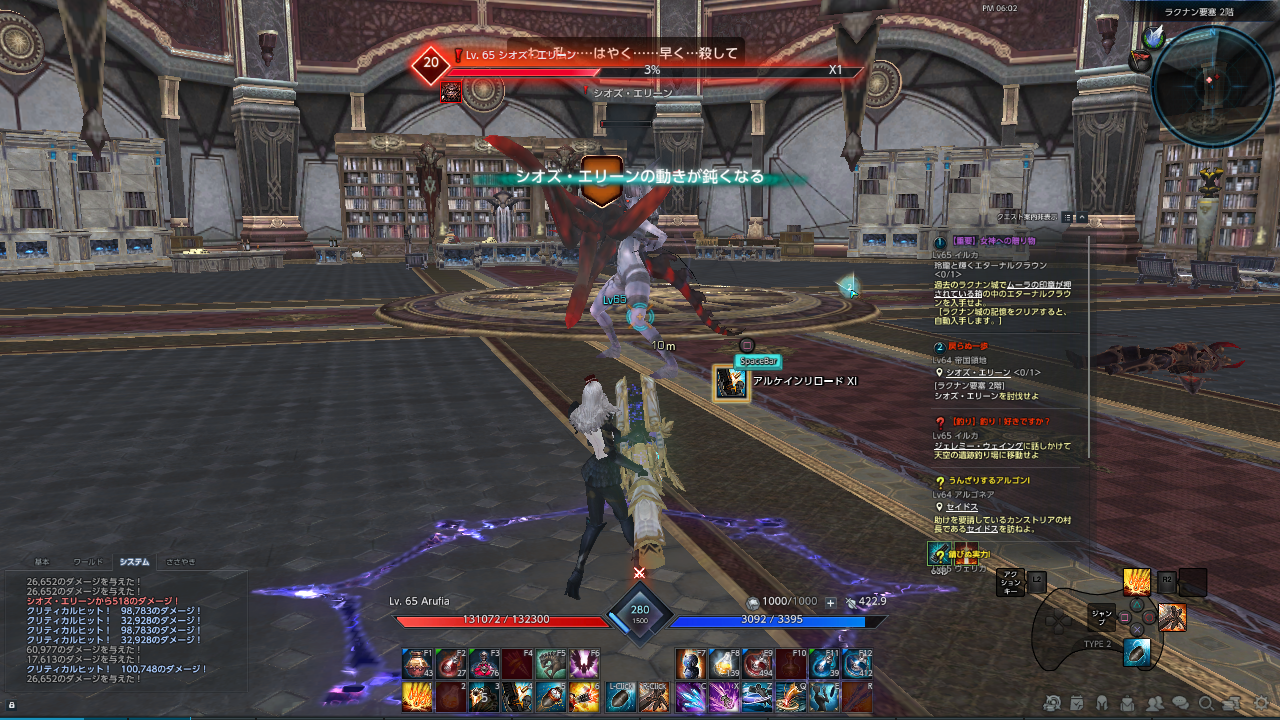Open the quest journal clipboard icon
The image size is (1280, 720).
1077,703
